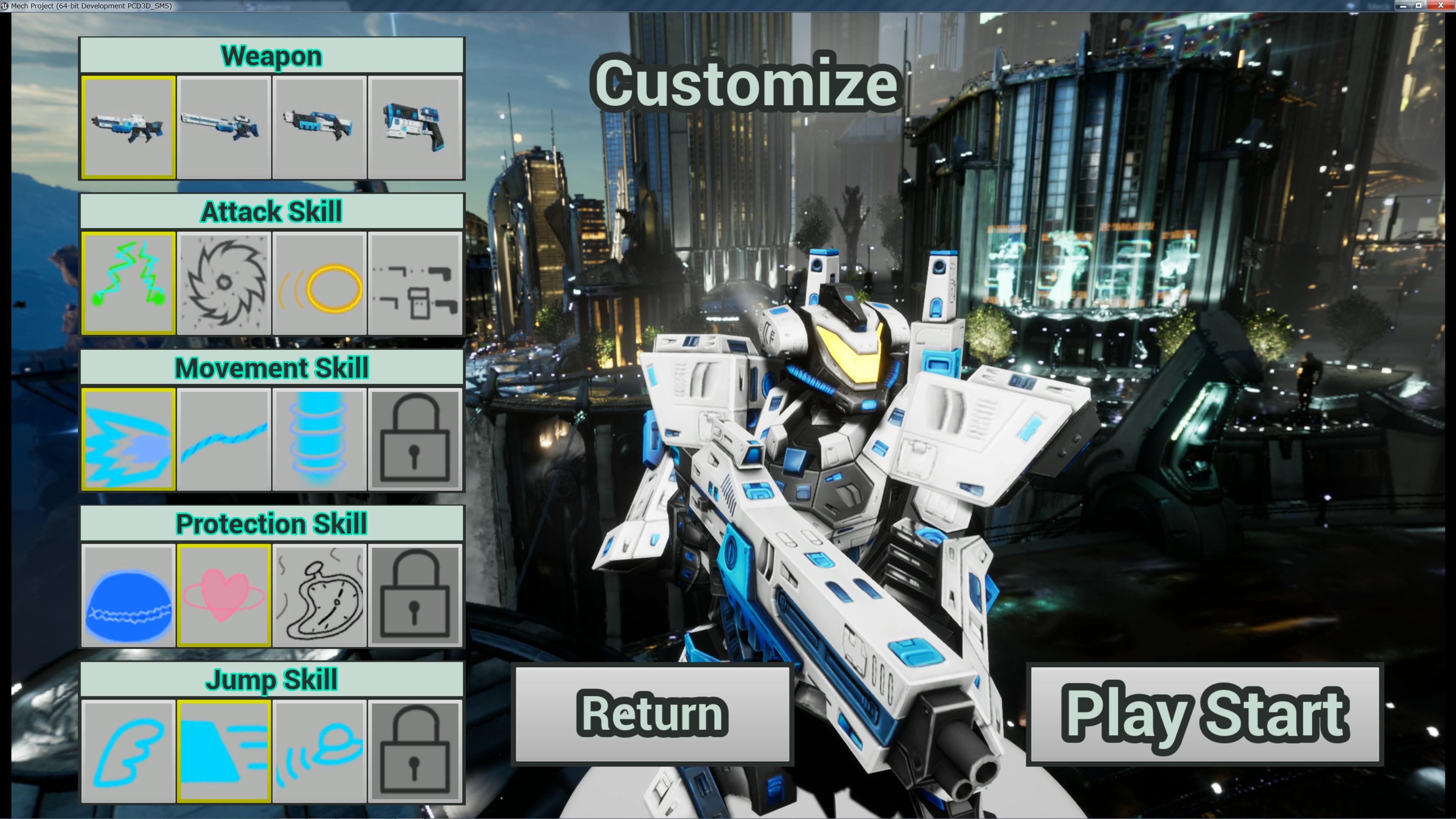Choose the flying saucer jump skill
This screenshot has height=819, width=1456.
[319, 751]
